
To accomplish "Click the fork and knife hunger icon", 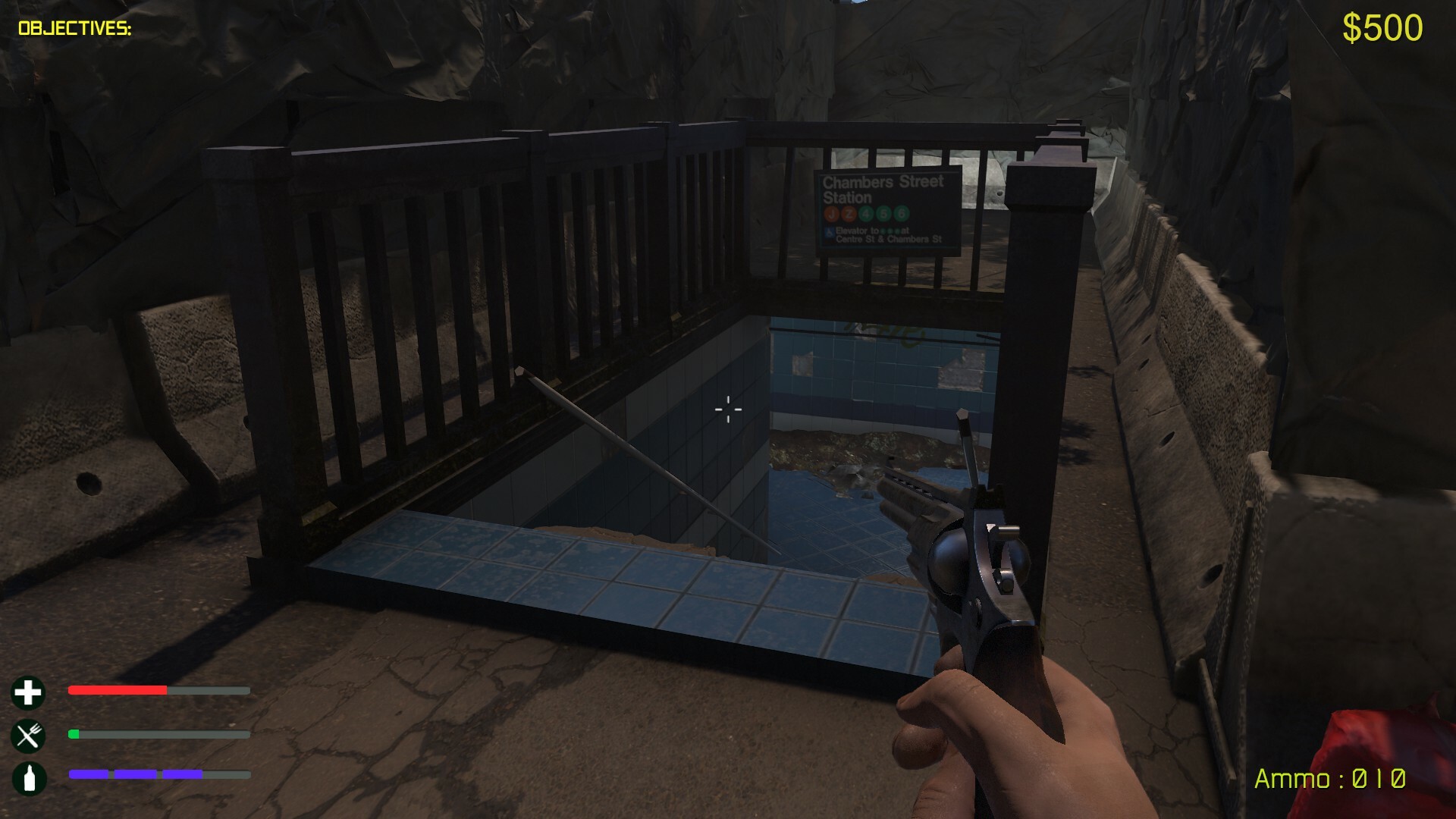I will click(x=28, y=734).
